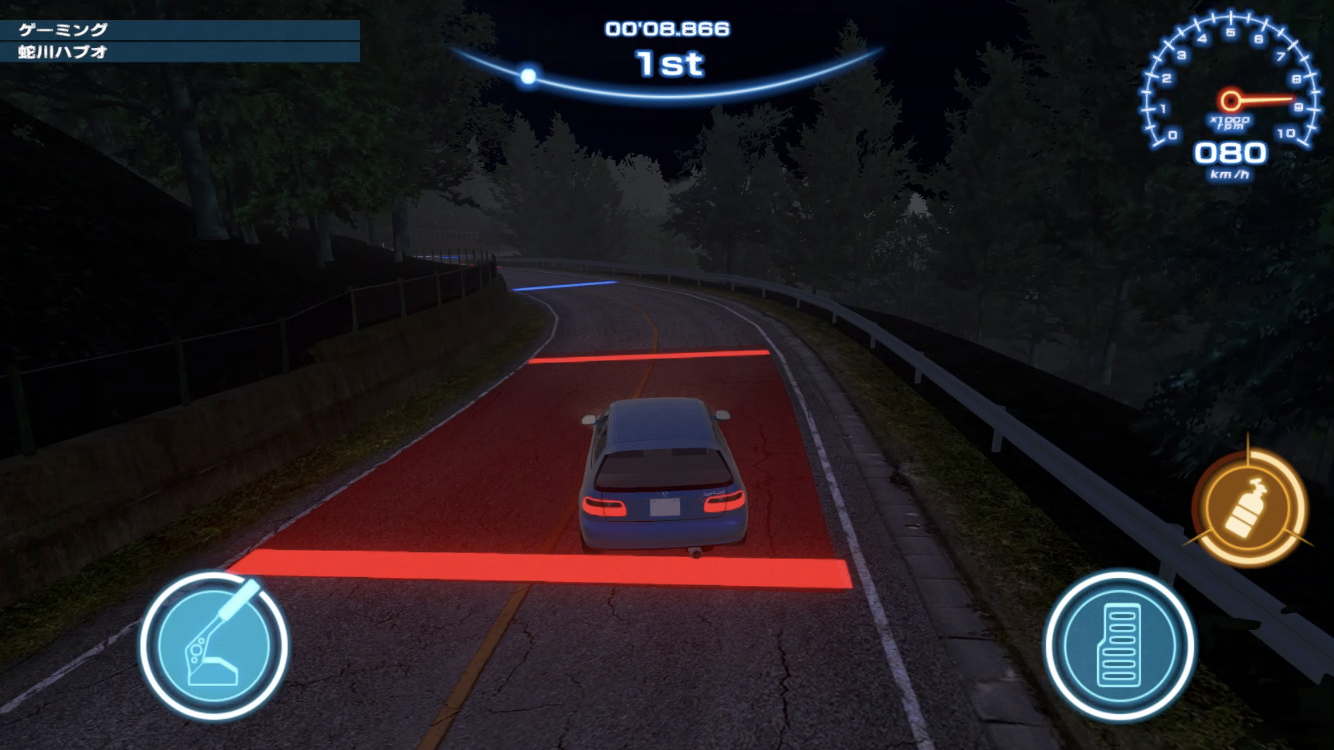This screenshot has width=1334, height=750.
Task: Pull the handbrake lever button
Action: coord(214,645)
